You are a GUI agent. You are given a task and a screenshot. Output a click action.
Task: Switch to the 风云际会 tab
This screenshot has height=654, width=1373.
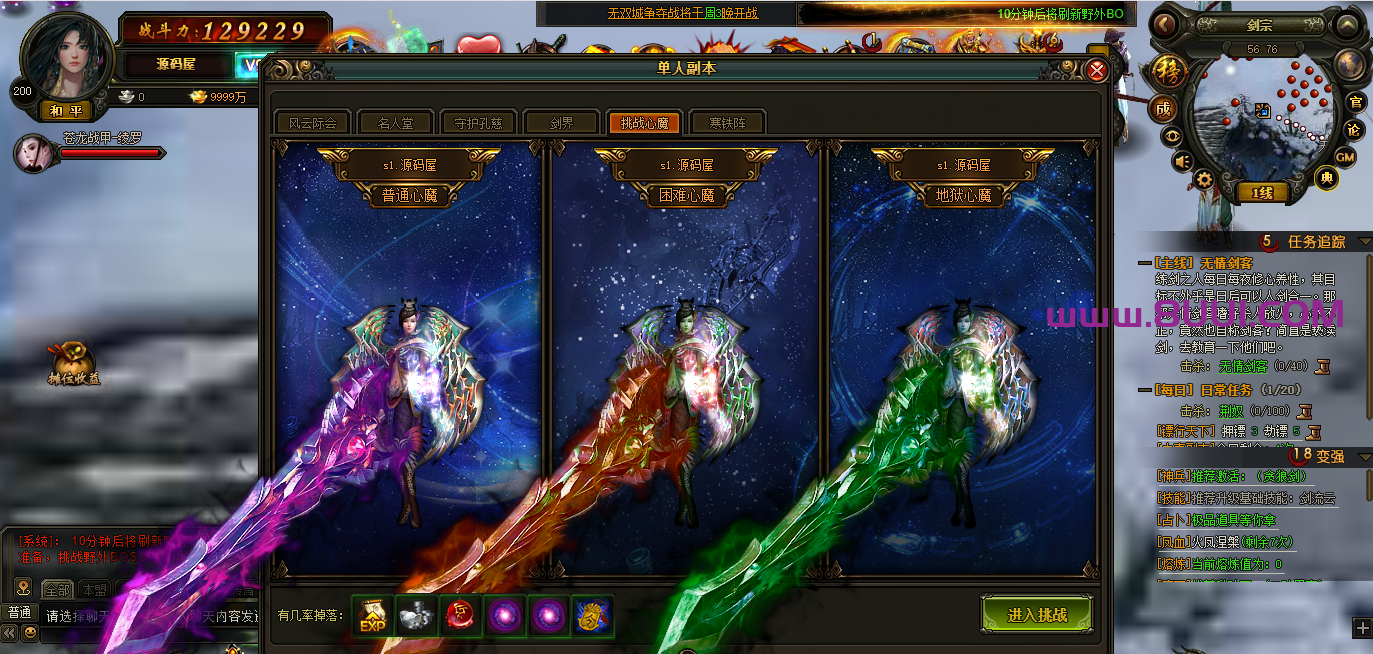coord(312,123)
